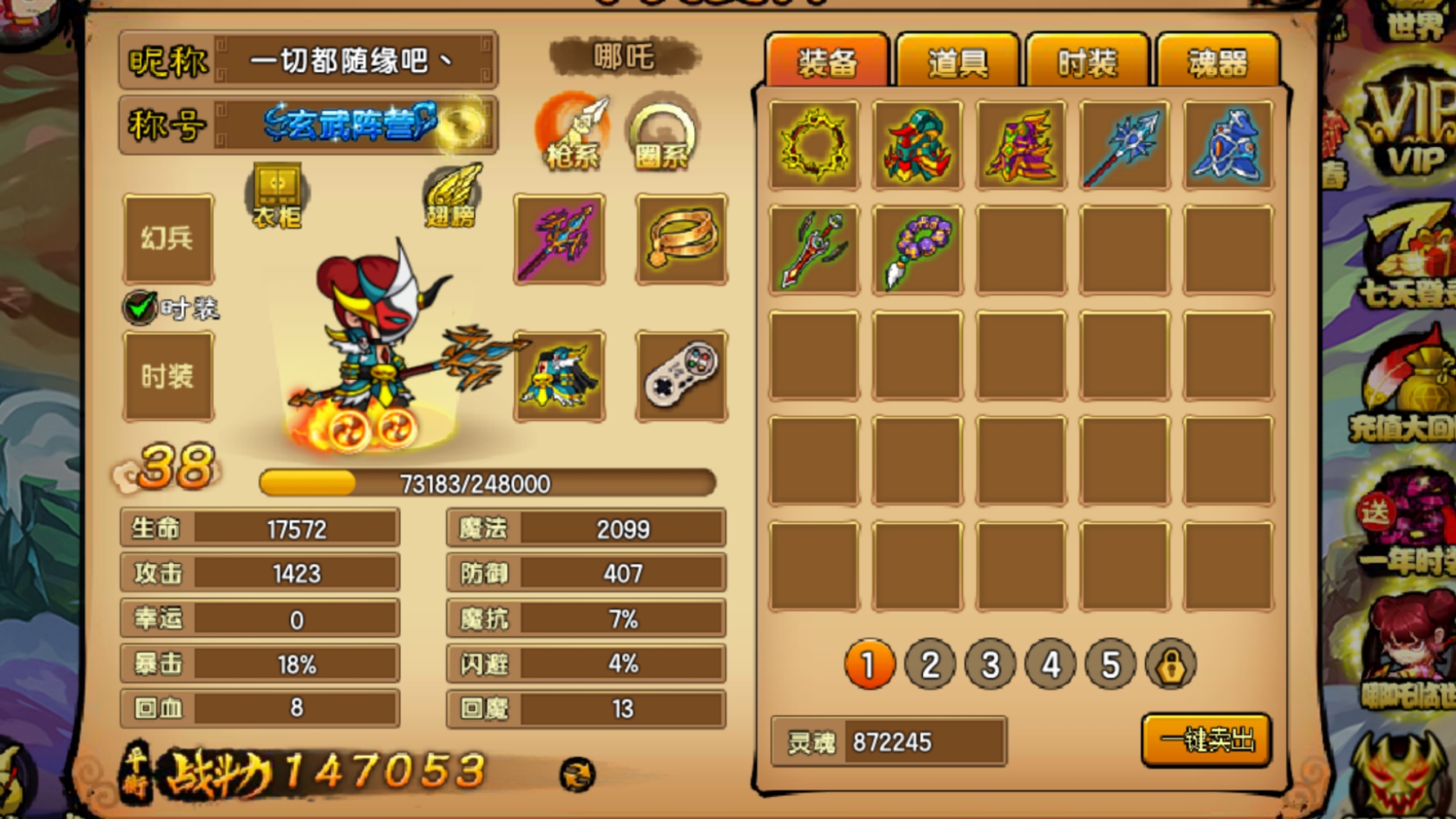Viewport: 1456px width, 819px height.
Task: Switch to inventory page 3
Action: point(990,665)
